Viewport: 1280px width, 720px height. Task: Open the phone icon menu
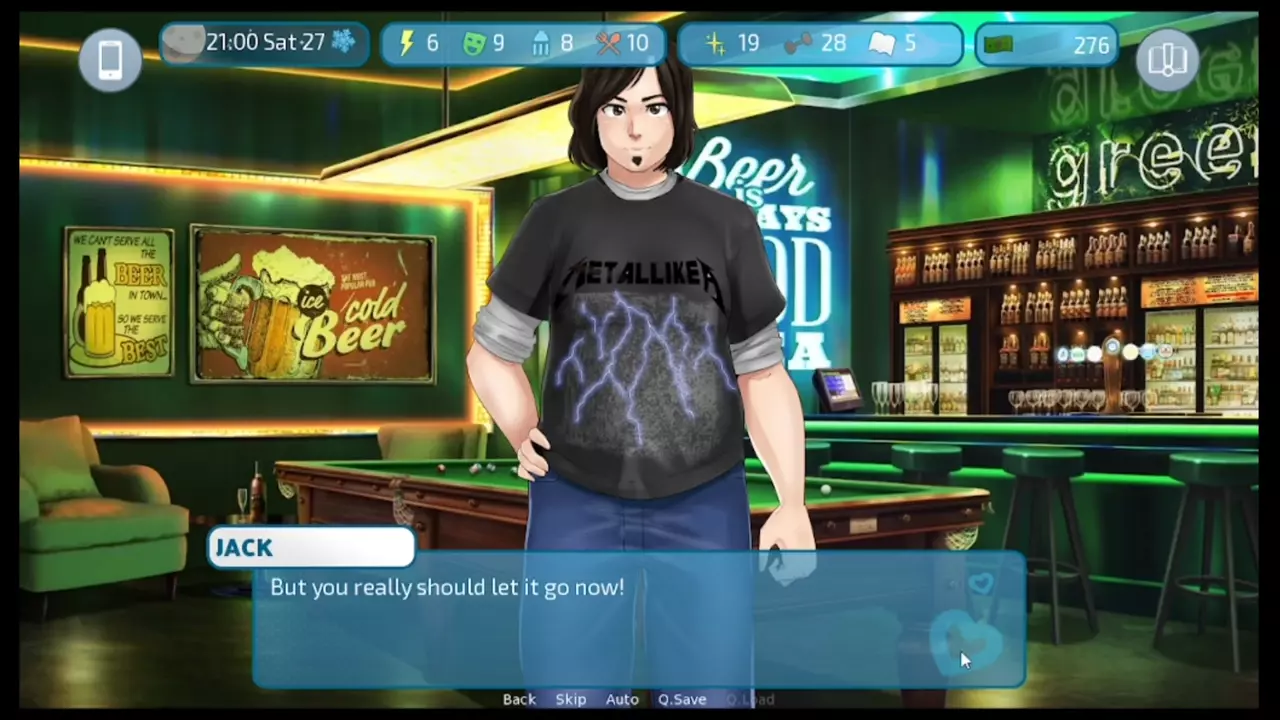point(110,60)
